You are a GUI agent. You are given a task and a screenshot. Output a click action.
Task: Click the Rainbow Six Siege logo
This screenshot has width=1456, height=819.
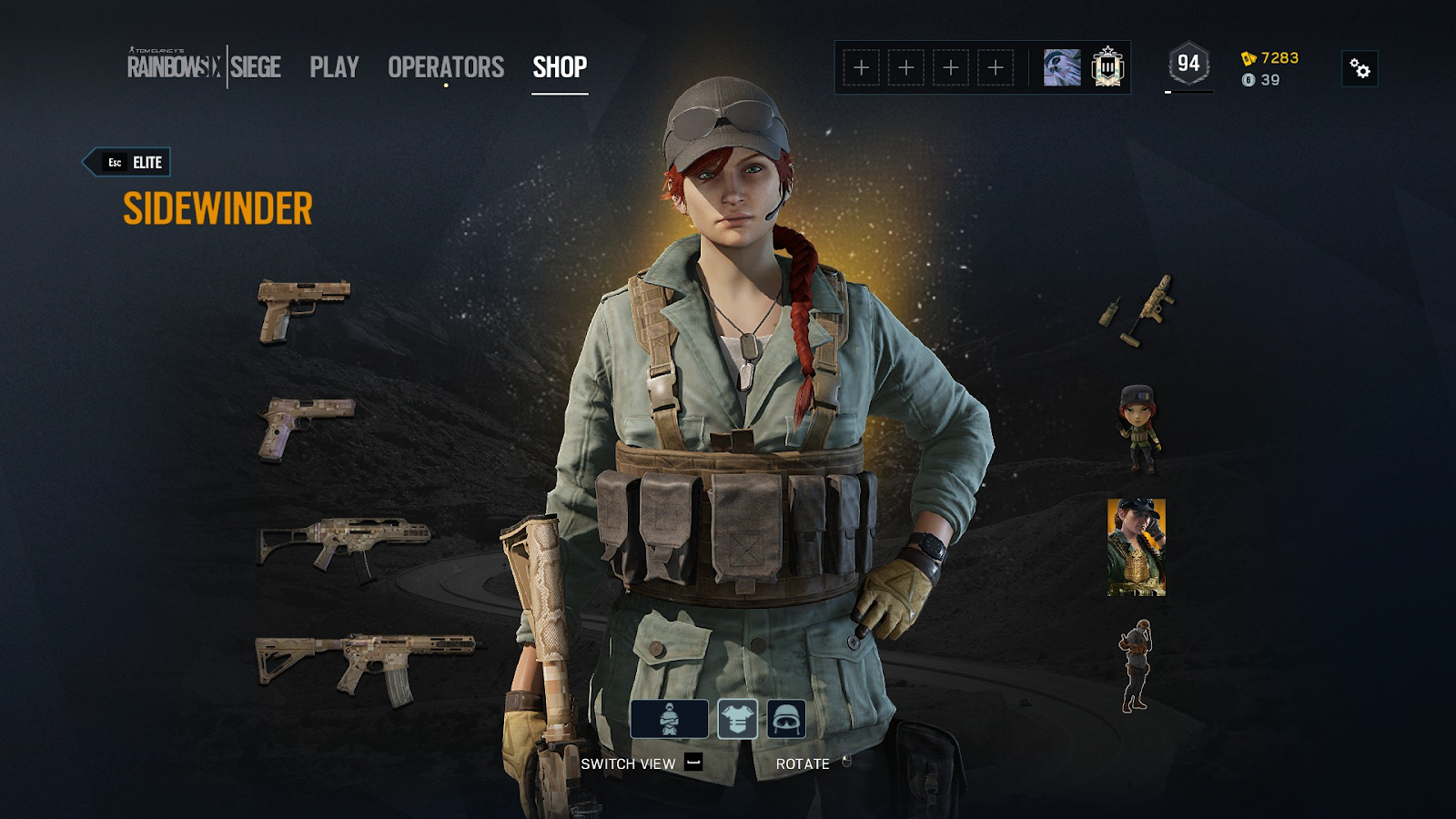pyautogui.click(x=204, y=66)
